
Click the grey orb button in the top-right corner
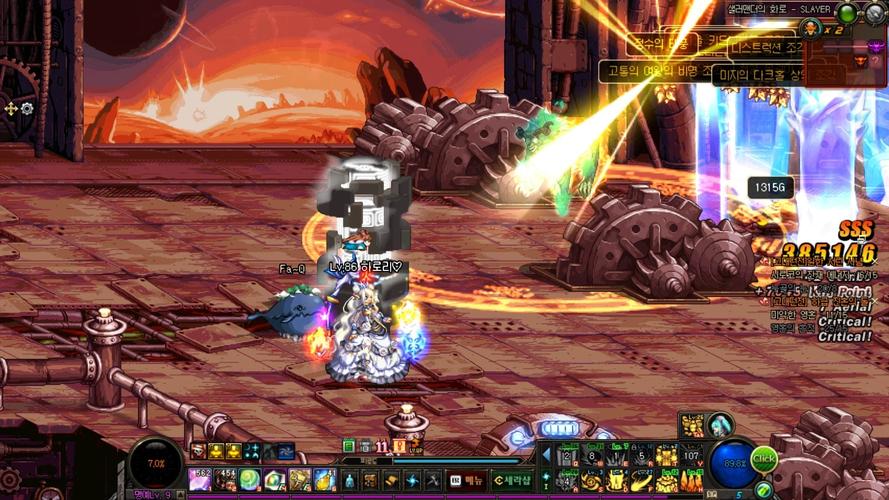[x=875, y=14]
